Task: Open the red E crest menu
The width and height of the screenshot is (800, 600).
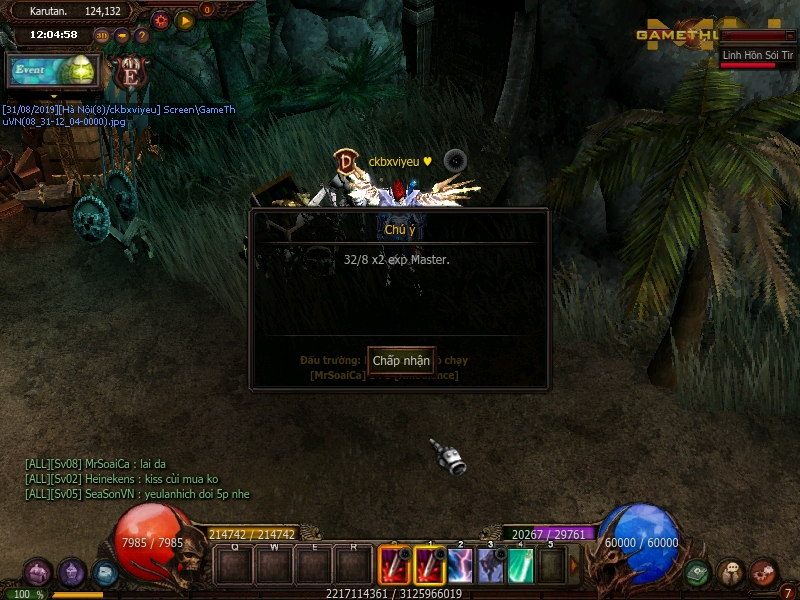Action: (129, 72)
